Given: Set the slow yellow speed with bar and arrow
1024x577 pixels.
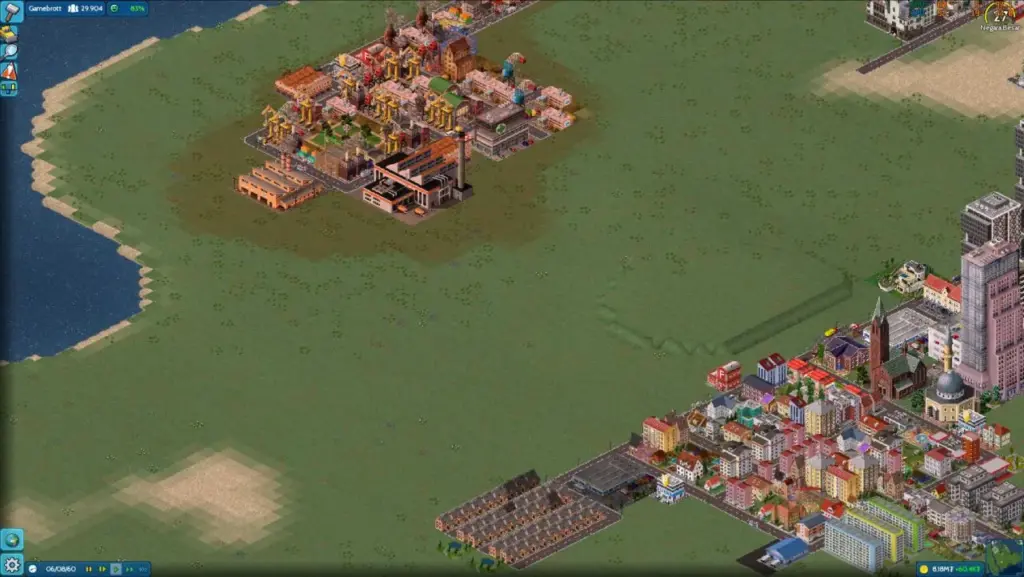Looking at the screenshot, I should [101, 569].
